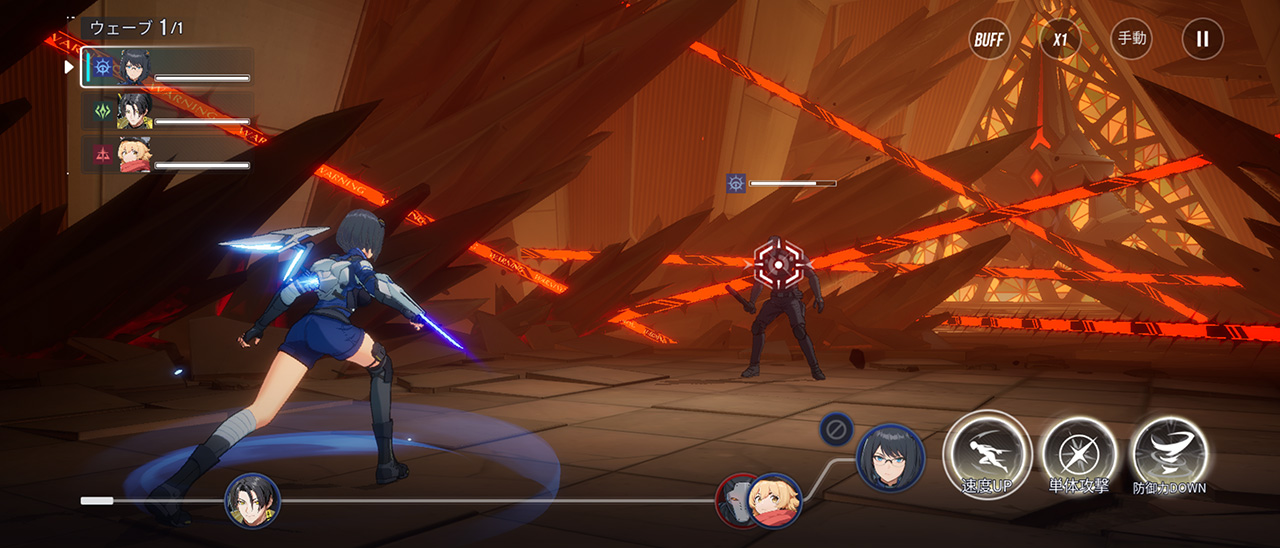Click the red target reticle on enemy
The height and width of the screenshot is (548, 1280).
[778, 263]
